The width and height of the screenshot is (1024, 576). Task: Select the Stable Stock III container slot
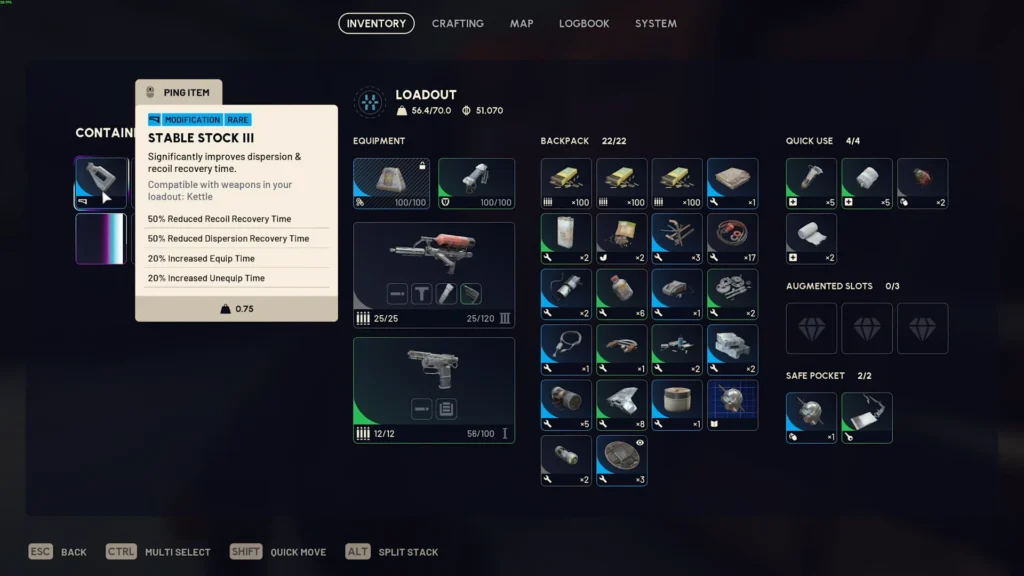tap(102, 183)
